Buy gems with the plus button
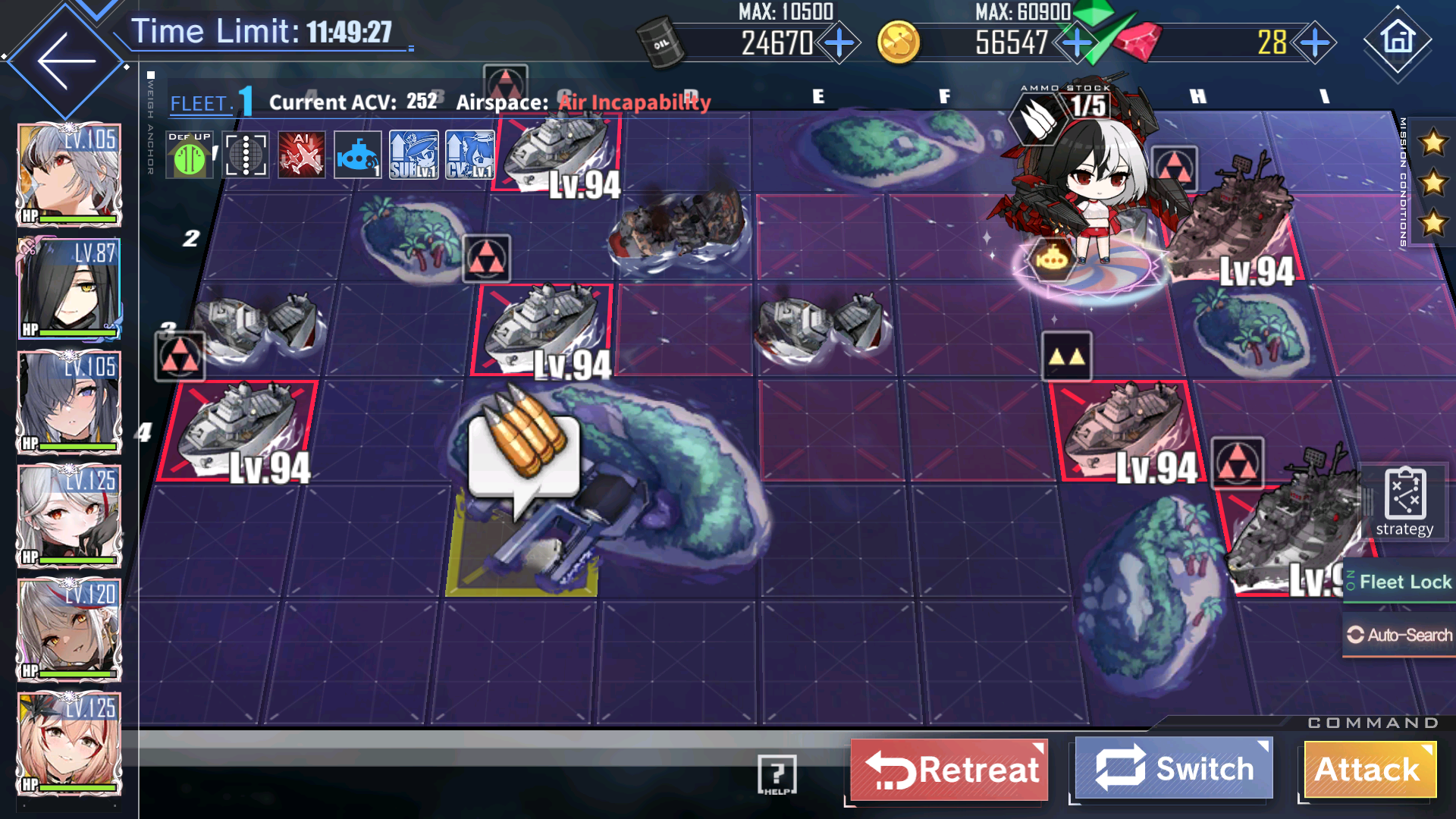1456x819 pixels. 1314,42
